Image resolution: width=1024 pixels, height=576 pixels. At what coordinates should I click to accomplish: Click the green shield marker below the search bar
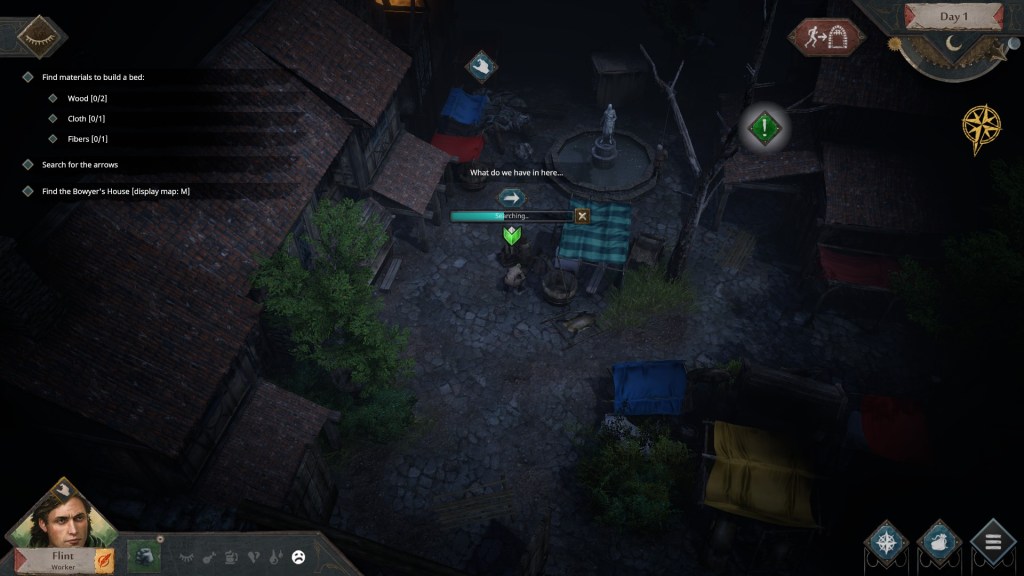[x=512, y=237]
